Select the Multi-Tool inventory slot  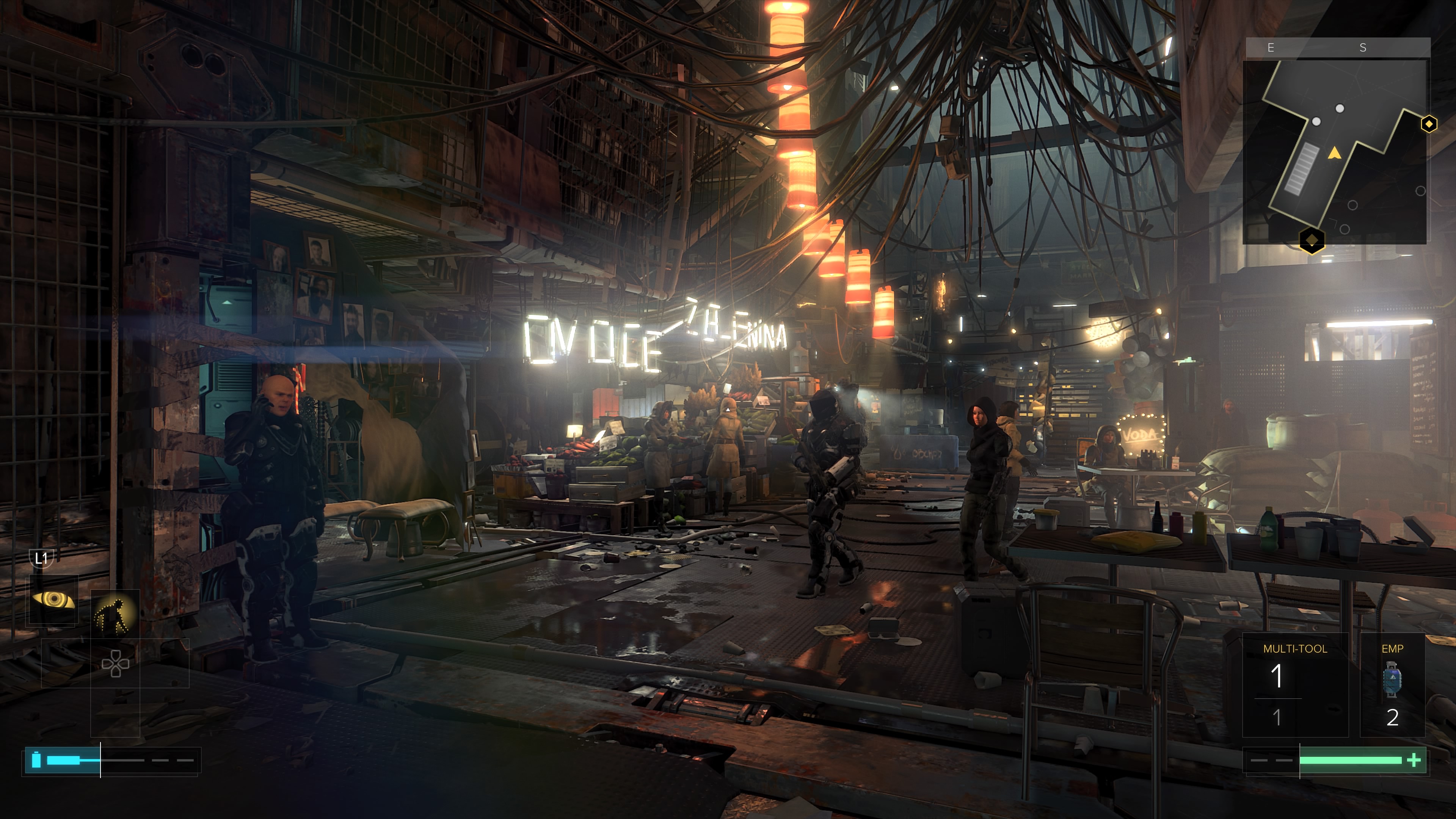(1294, 684)
